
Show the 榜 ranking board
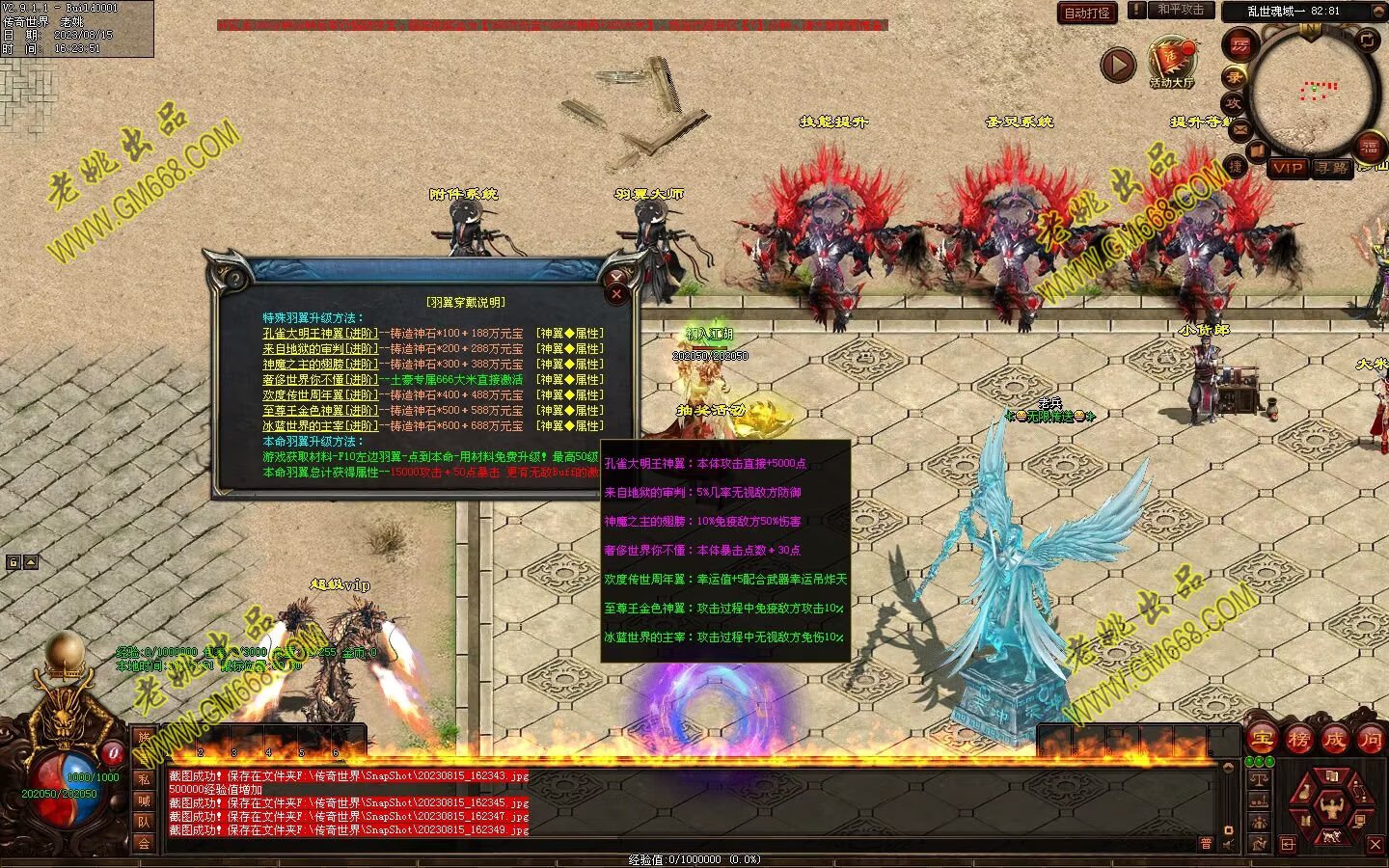click(1297, 739)
